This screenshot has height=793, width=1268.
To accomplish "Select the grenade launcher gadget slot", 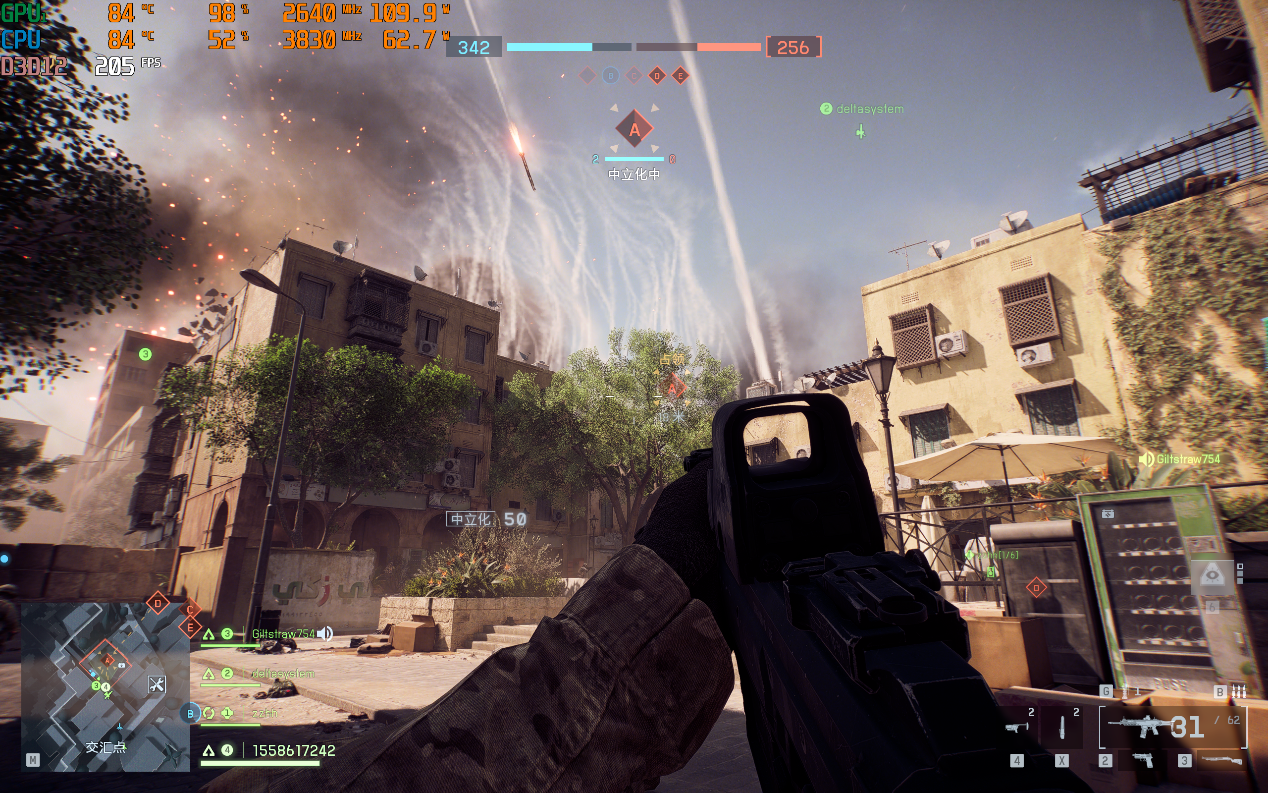I will pos(1017,727).
